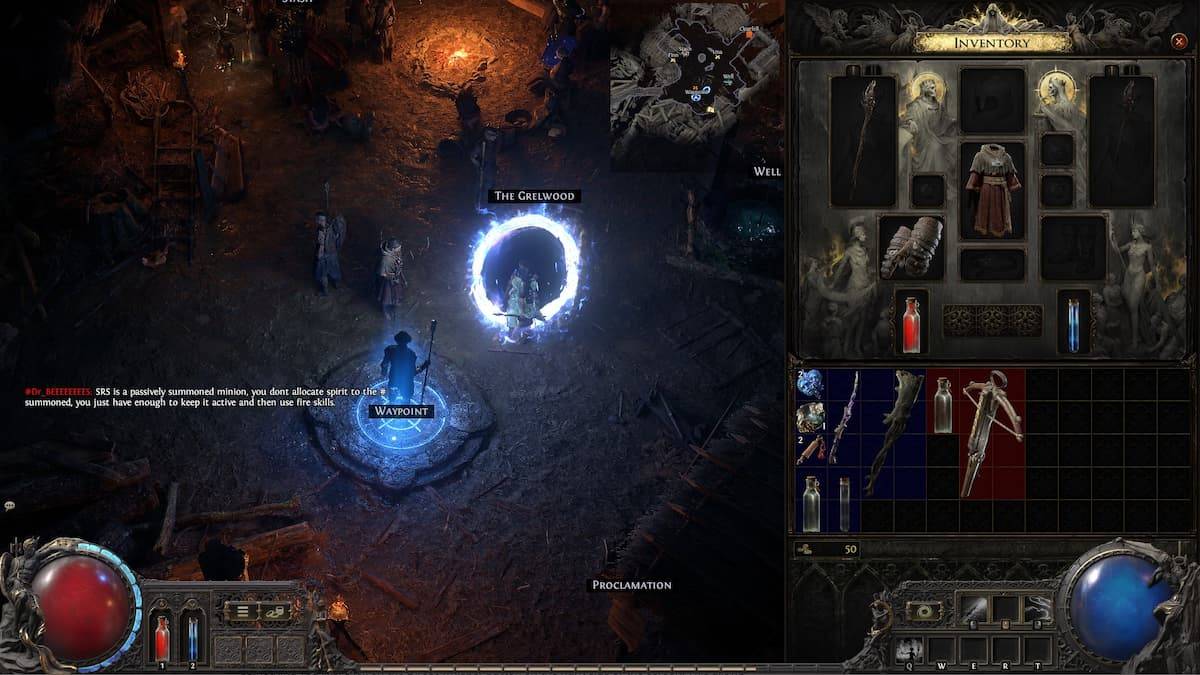Open the minimap overlay
This screenshot has width=1200, height=675.
(697, 84)
